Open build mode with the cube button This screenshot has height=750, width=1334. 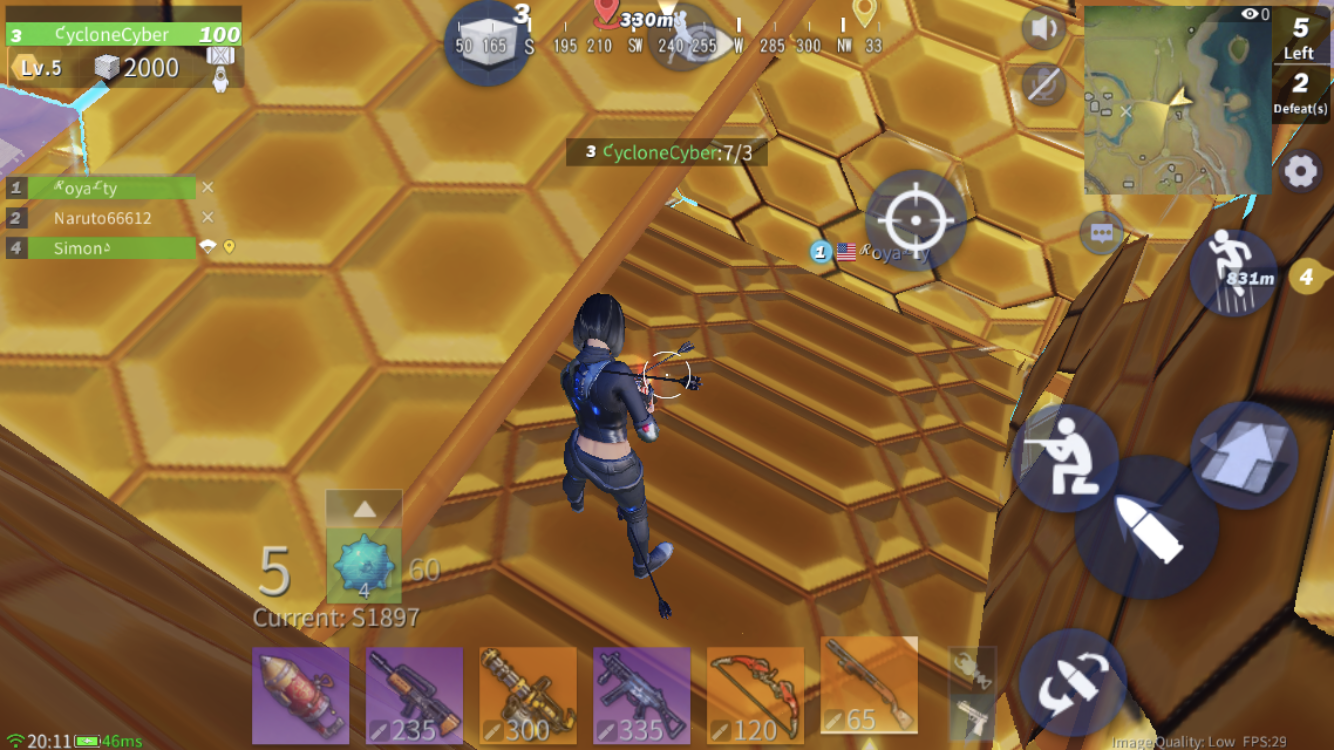pos(487,42)
